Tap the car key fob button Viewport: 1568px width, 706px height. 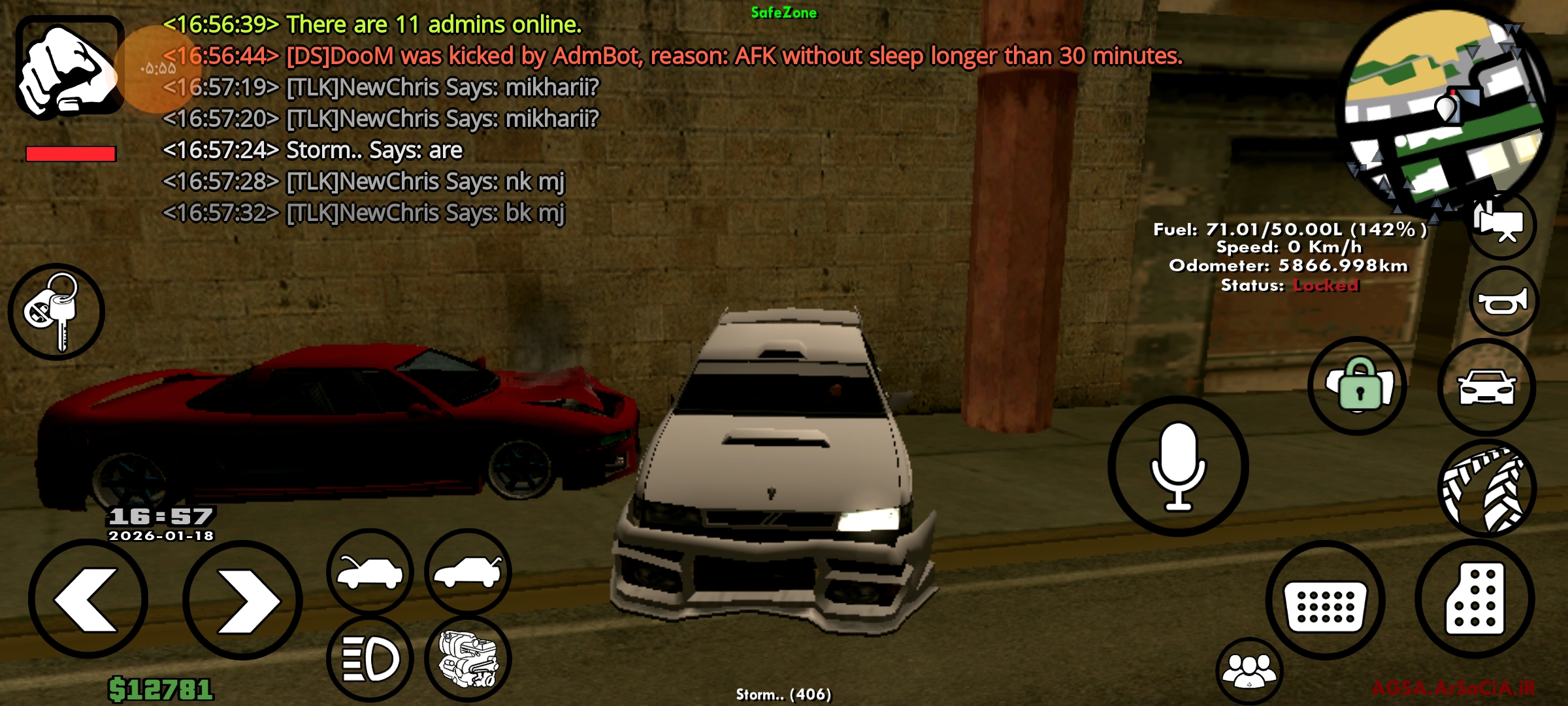click(x=56, y=312)
